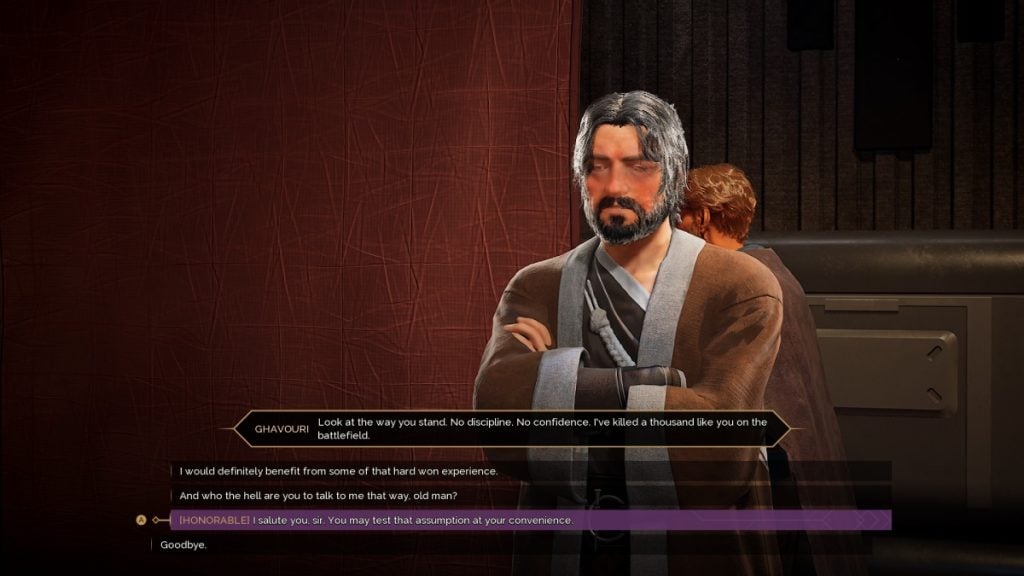Choose the "hard won experience" reply

pos(338,471)
